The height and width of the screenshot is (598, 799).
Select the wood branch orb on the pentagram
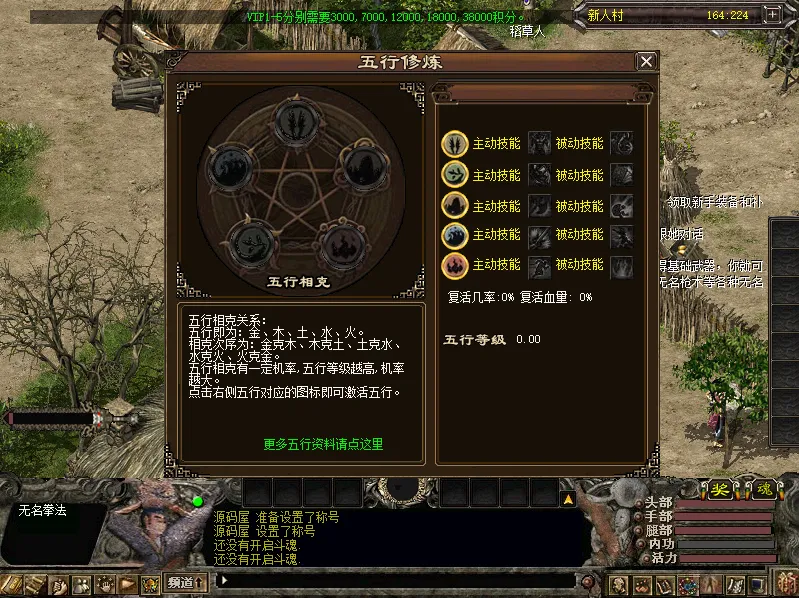(250, 241)
